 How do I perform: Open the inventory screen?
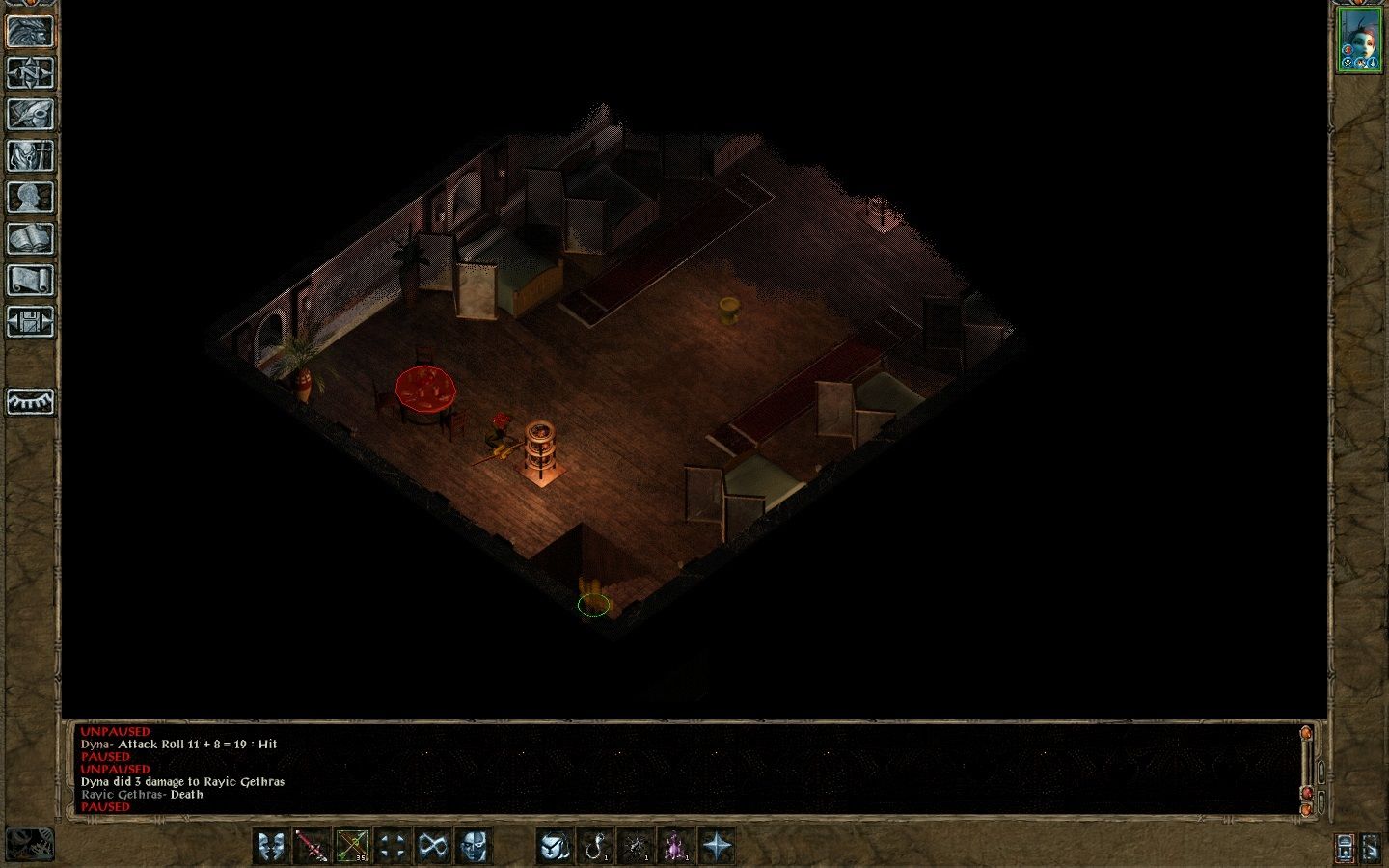tap(30, 156)
